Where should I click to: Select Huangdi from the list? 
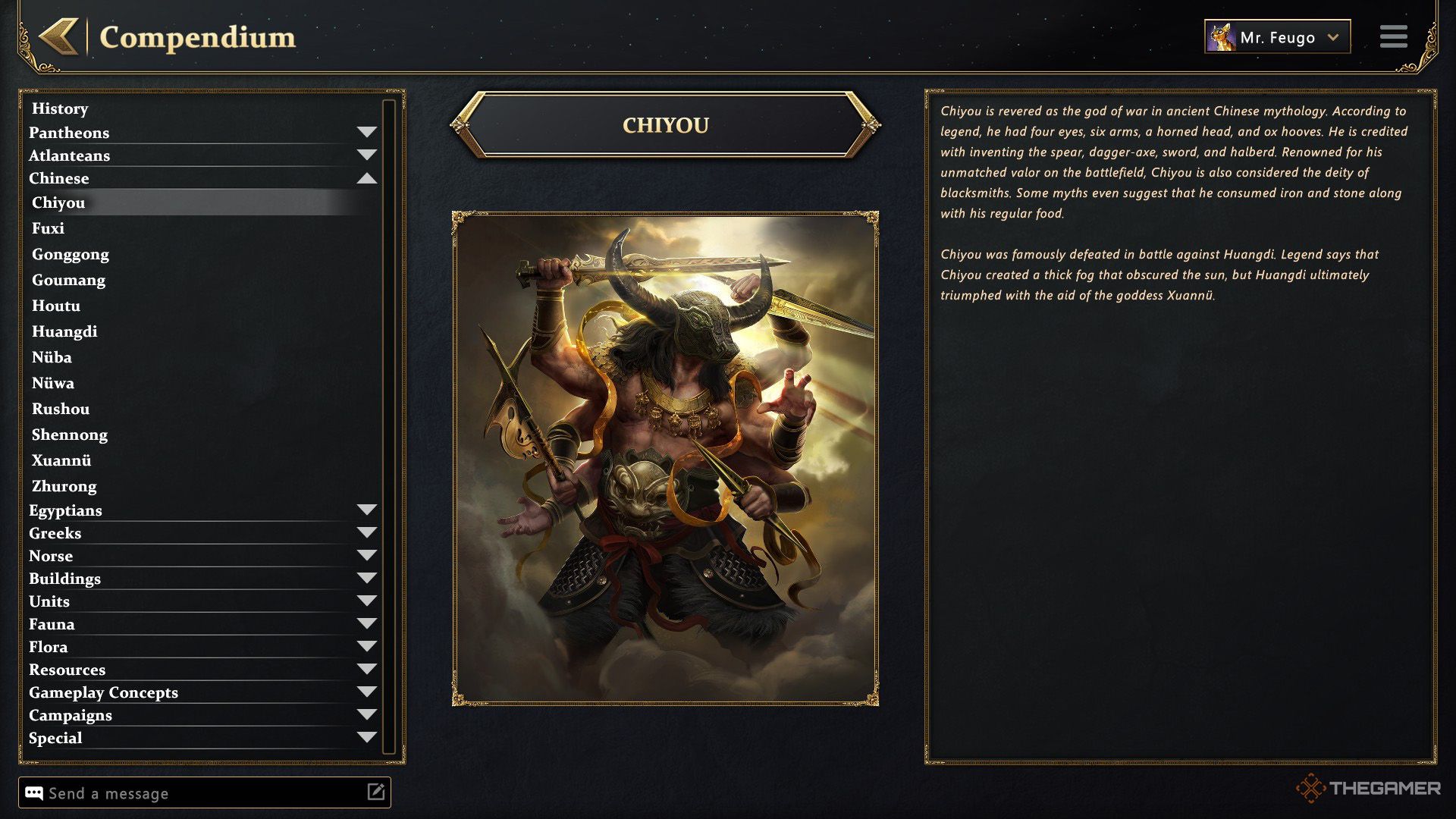[64, 331]
